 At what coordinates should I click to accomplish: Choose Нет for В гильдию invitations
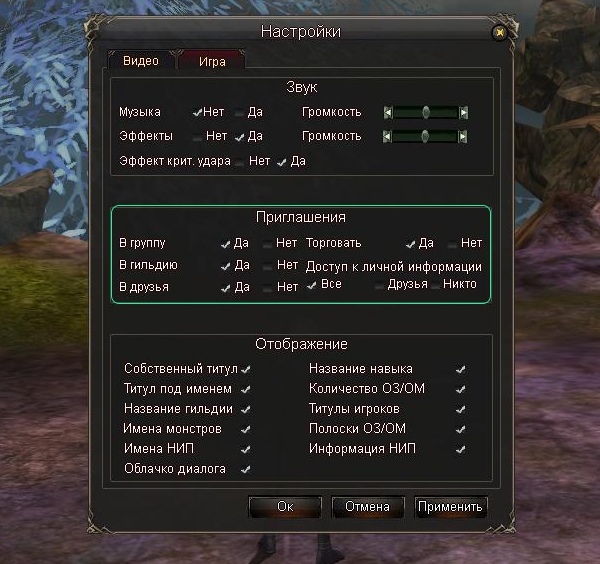(x=267, y=266)
